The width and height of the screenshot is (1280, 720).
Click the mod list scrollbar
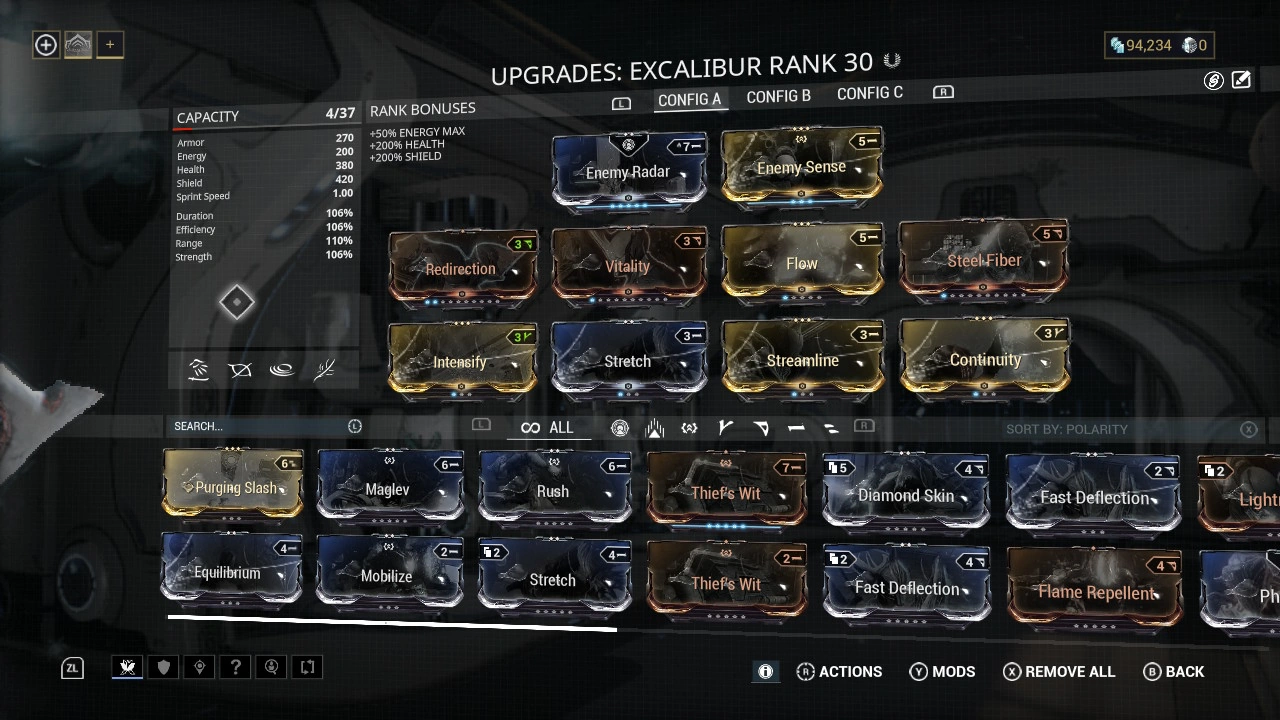[392, 629]
